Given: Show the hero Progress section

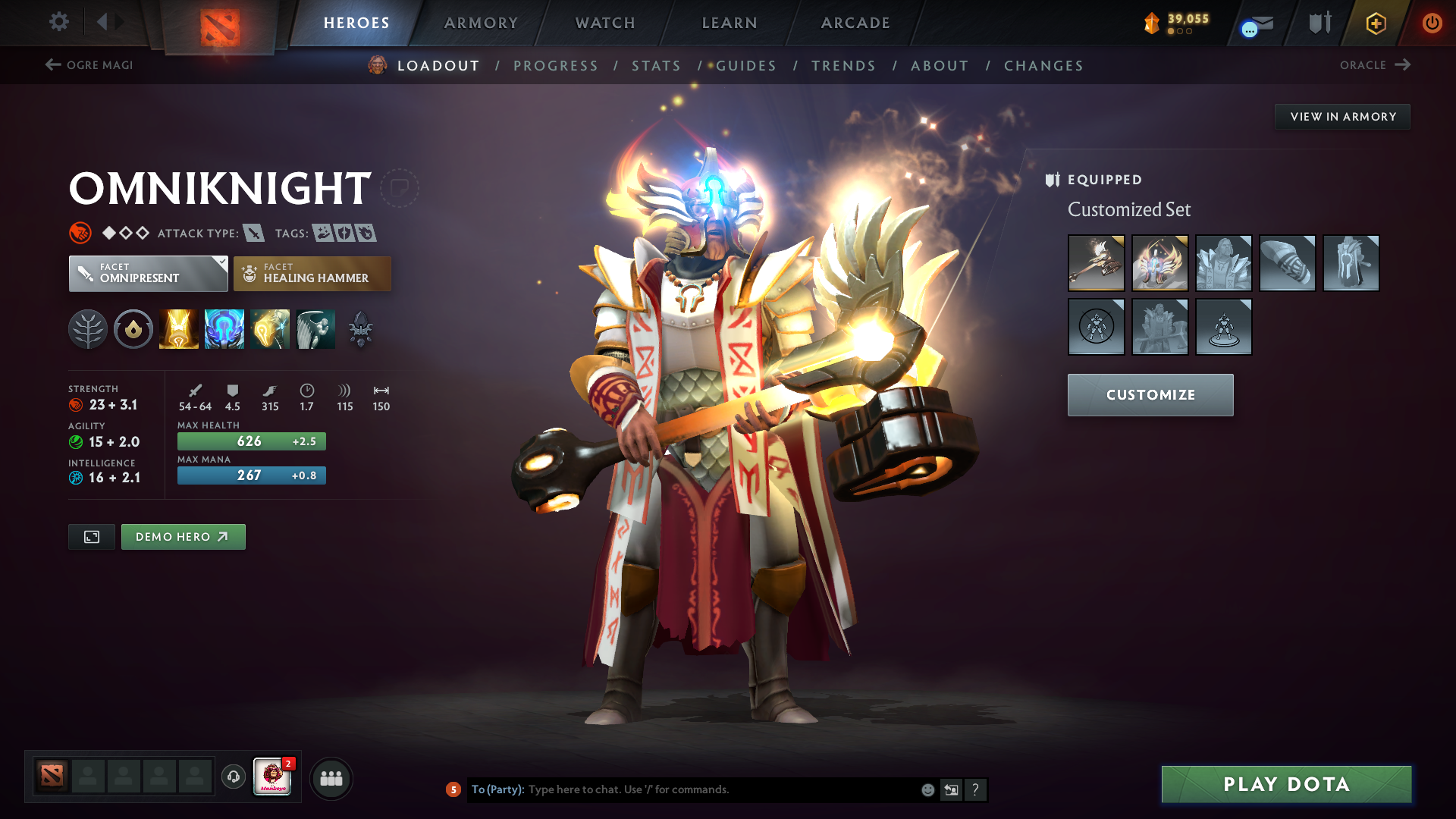Looking at the screenshot, I should click(556, 66).
